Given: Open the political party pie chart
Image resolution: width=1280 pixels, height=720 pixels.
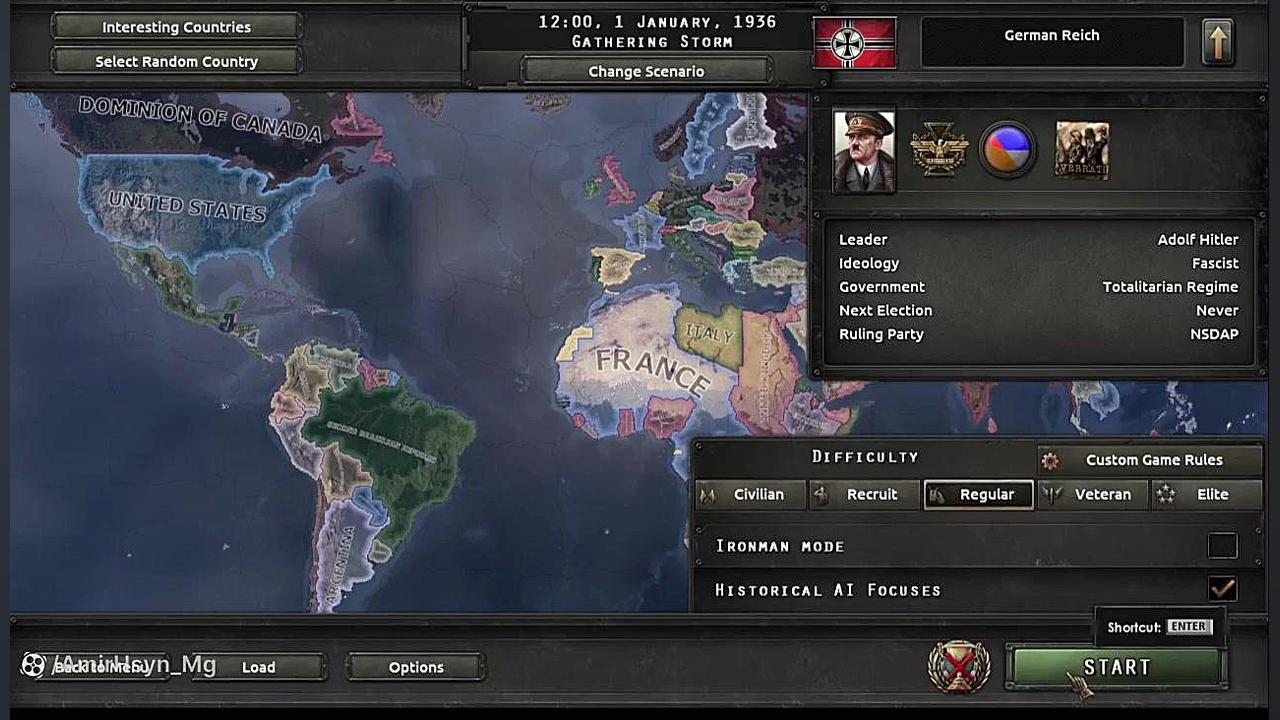Looking at the screenshot, I should coord(1007,151).
